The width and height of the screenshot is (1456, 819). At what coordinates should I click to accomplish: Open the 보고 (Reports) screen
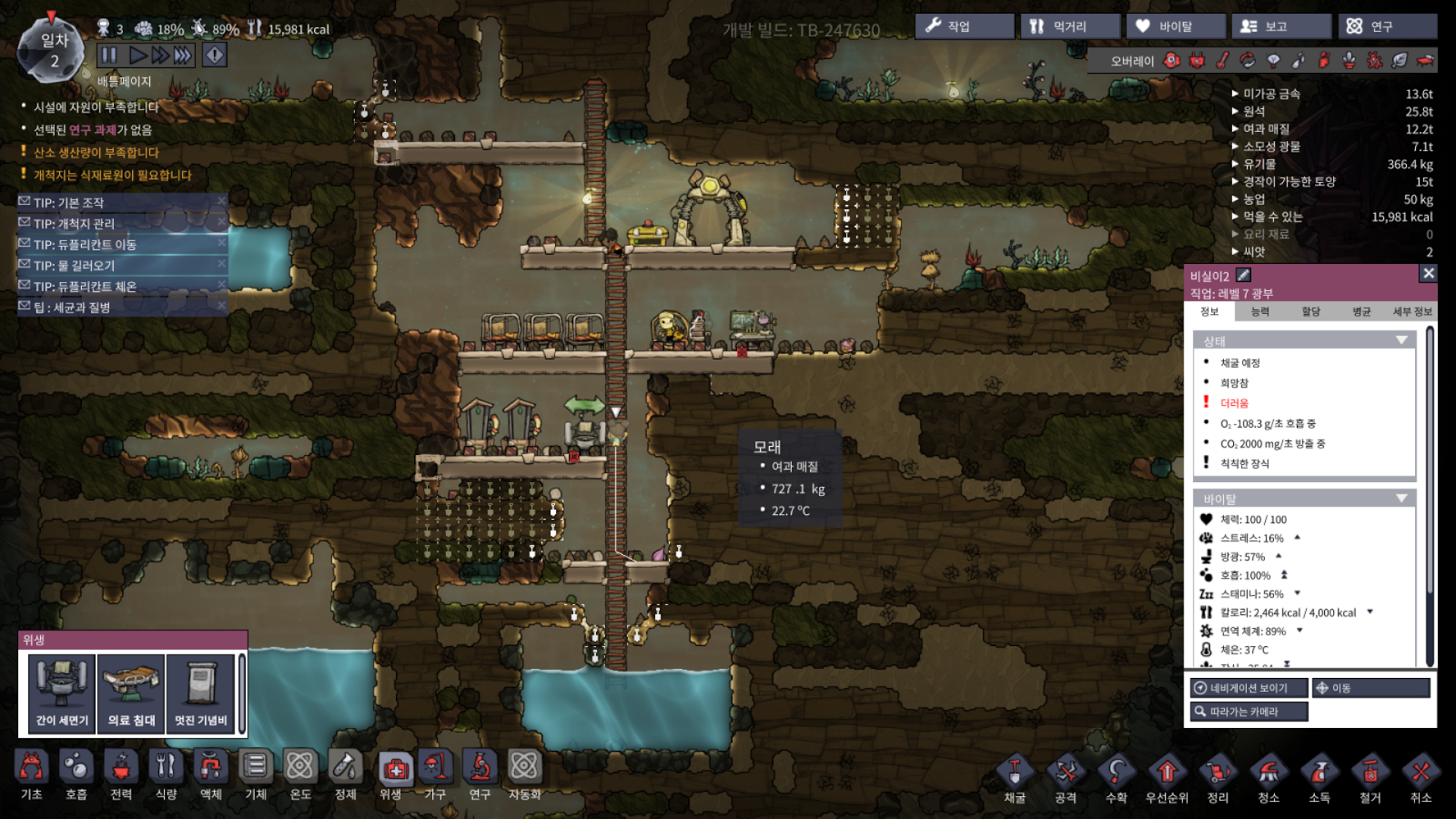1281,26
